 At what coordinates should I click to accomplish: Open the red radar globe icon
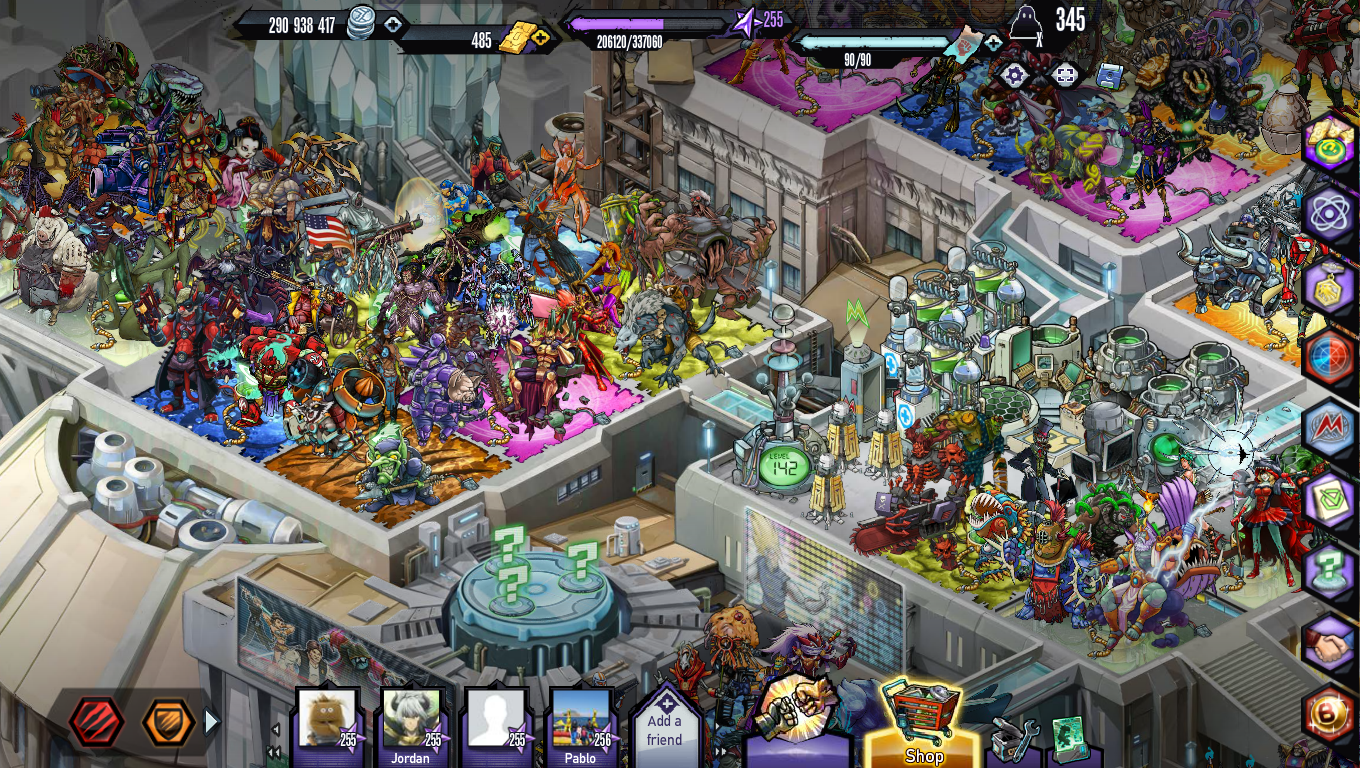point(1329,357)
